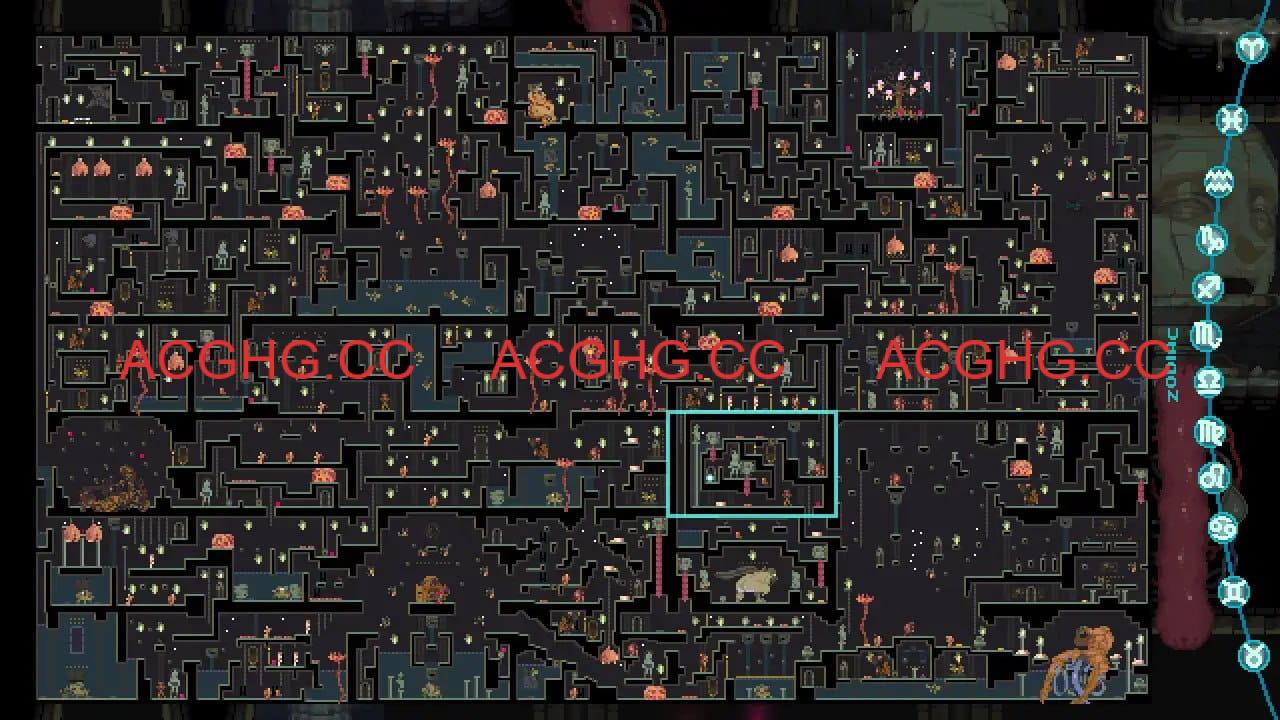Image resolution: width=1280 pixels, height=720 pixels.
Task: Click the pink blossoming tree in the upper-right map
Action: [898, 90]
